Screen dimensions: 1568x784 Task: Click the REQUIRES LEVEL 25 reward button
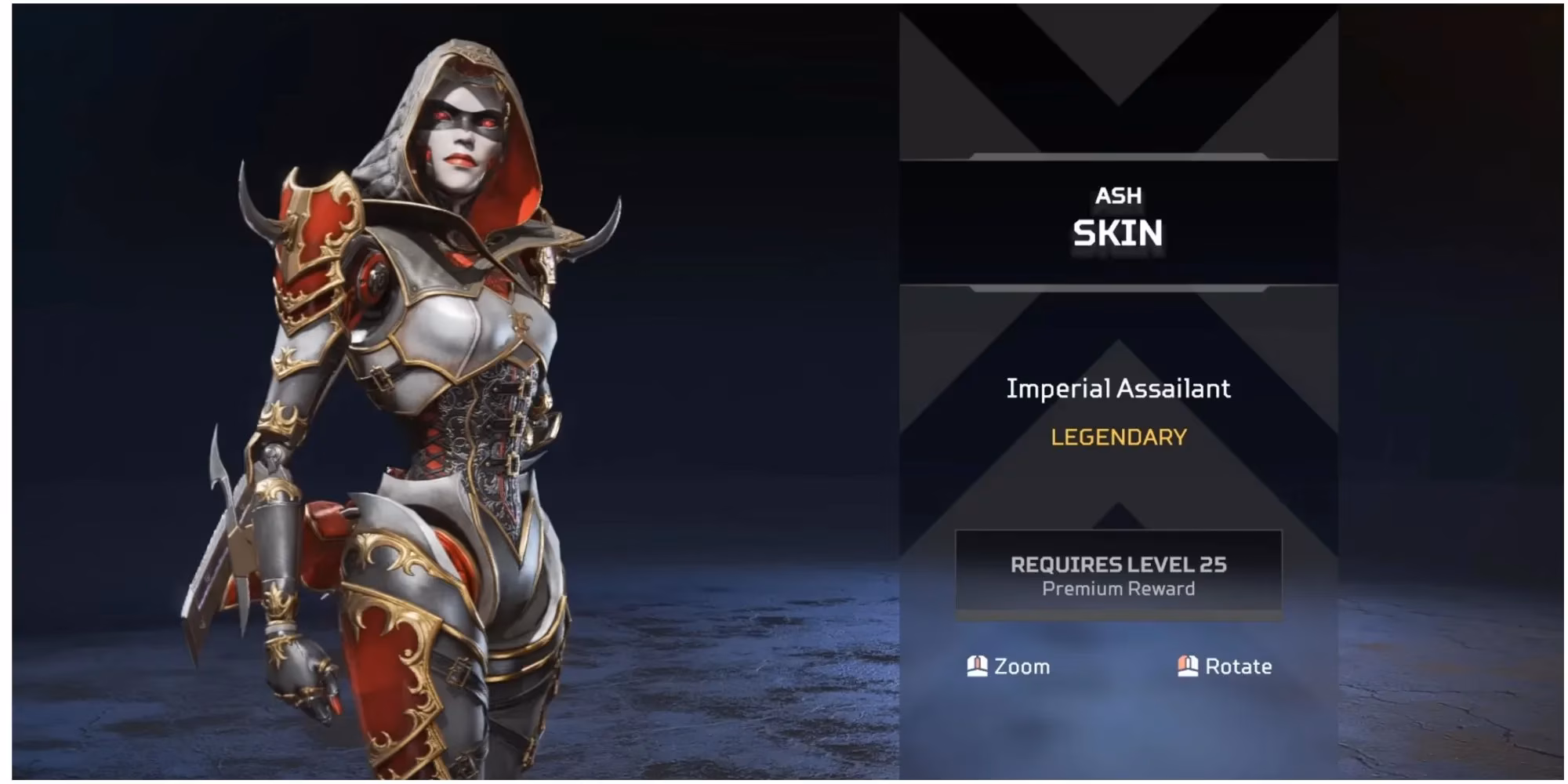(x=1120, y=574)
